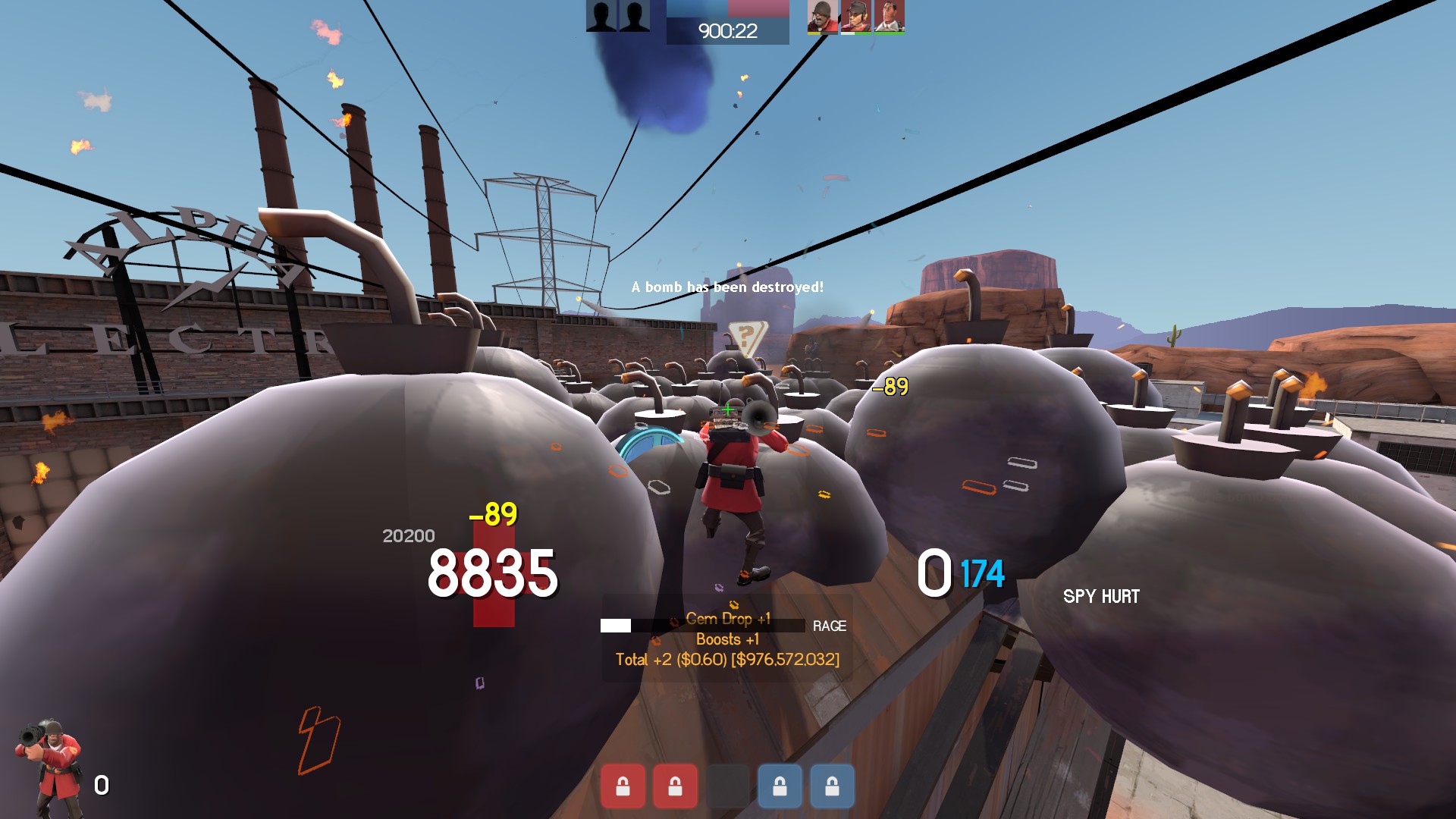Click the neutral gray control point icon
1456x819 pixels.
pyautogui.click(x=727, y=786)
